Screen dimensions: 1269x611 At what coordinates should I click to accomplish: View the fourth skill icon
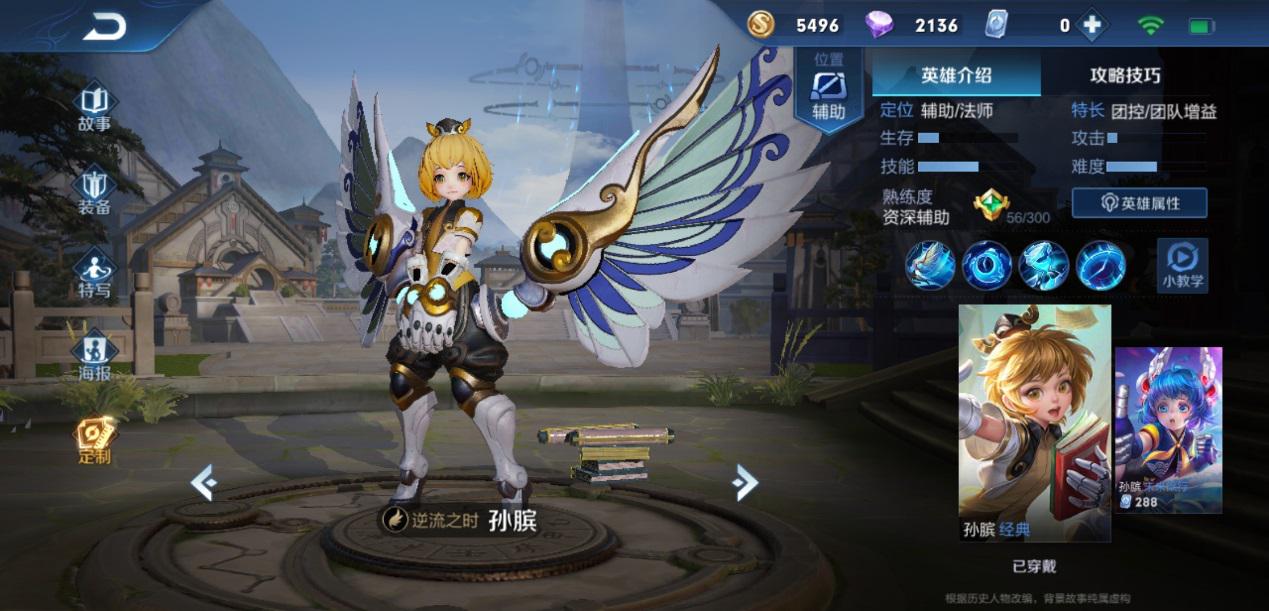click(1101, 266)
